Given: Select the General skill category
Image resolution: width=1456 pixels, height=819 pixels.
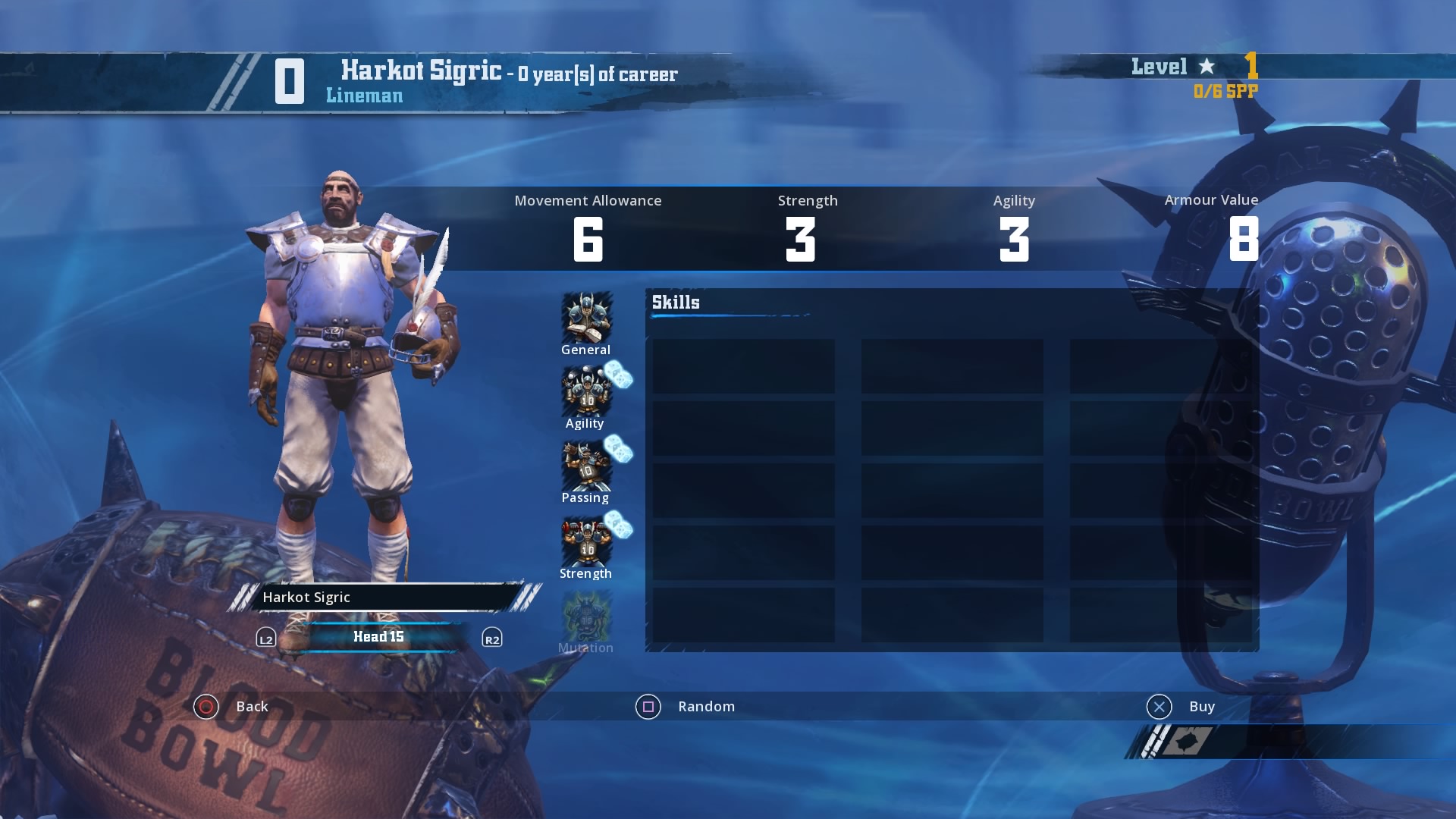Looking at the screenshot, I should pos(586,322).
